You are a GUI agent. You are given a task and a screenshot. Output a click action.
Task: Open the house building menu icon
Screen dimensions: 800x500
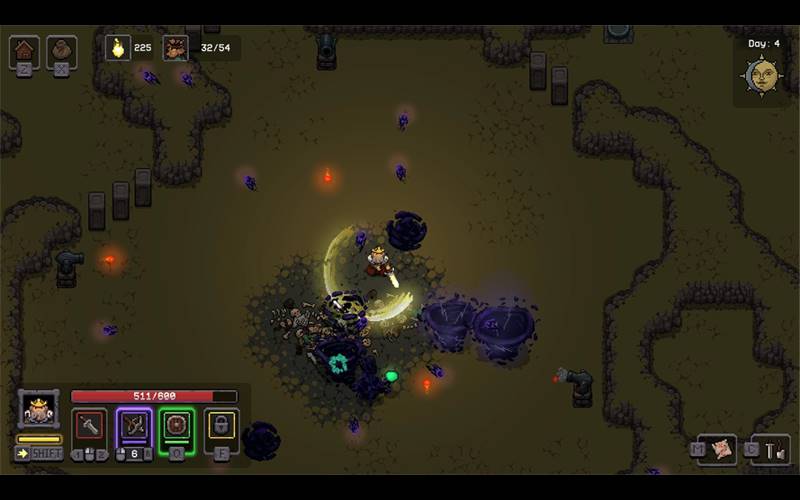(24, 50)
